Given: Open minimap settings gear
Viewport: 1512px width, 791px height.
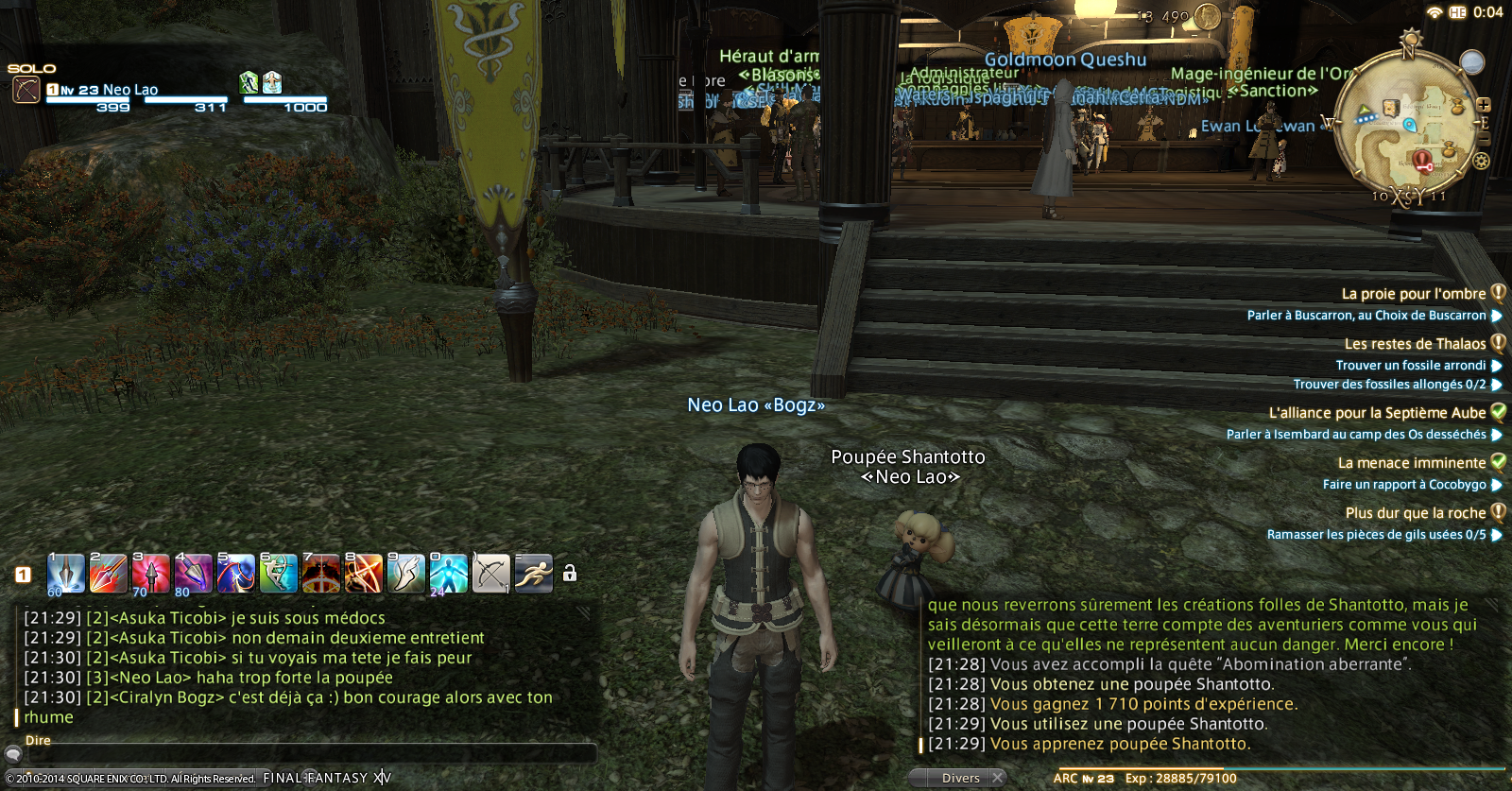Looking at the screenshot, I should 1481,161.
